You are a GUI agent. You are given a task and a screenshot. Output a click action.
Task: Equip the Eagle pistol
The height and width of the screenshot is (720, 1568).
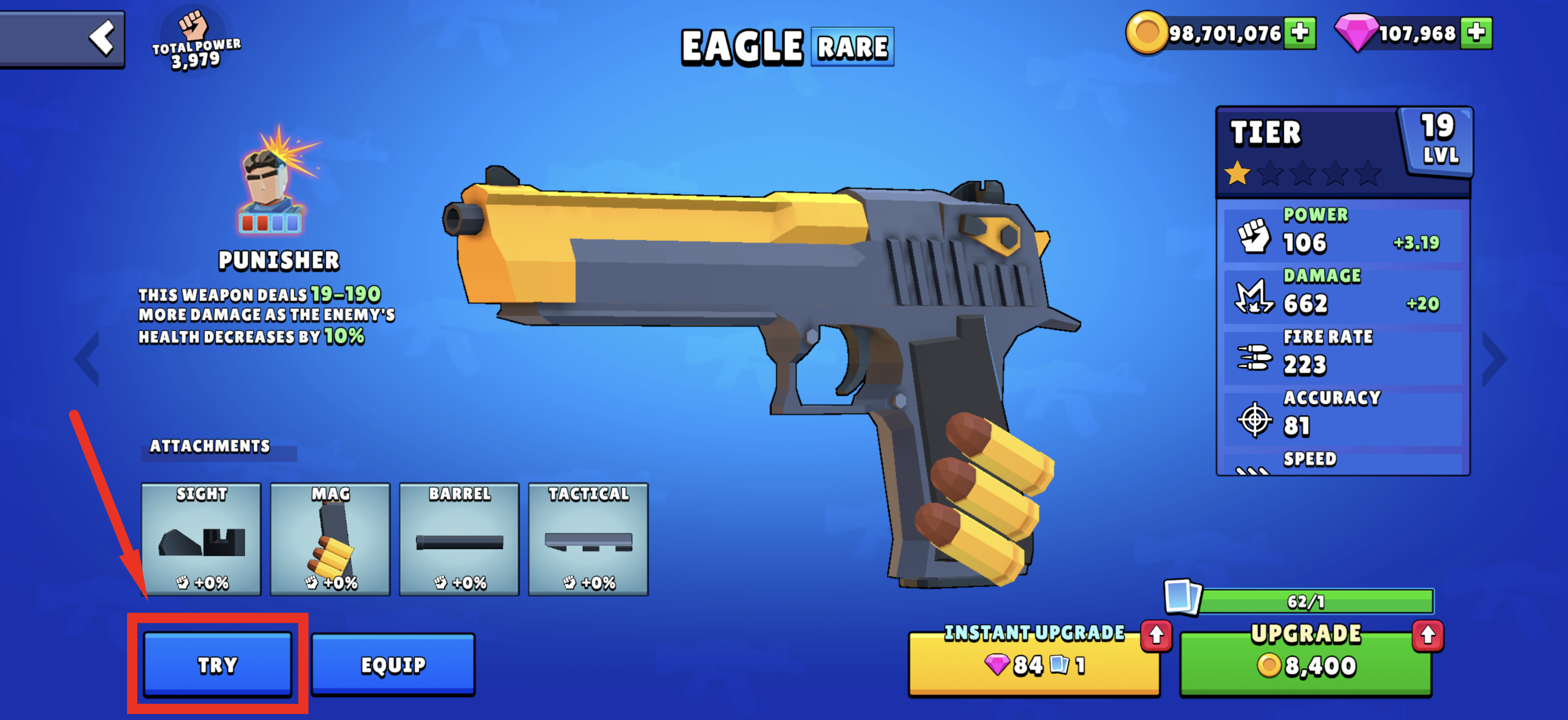(x=393, y=664)
